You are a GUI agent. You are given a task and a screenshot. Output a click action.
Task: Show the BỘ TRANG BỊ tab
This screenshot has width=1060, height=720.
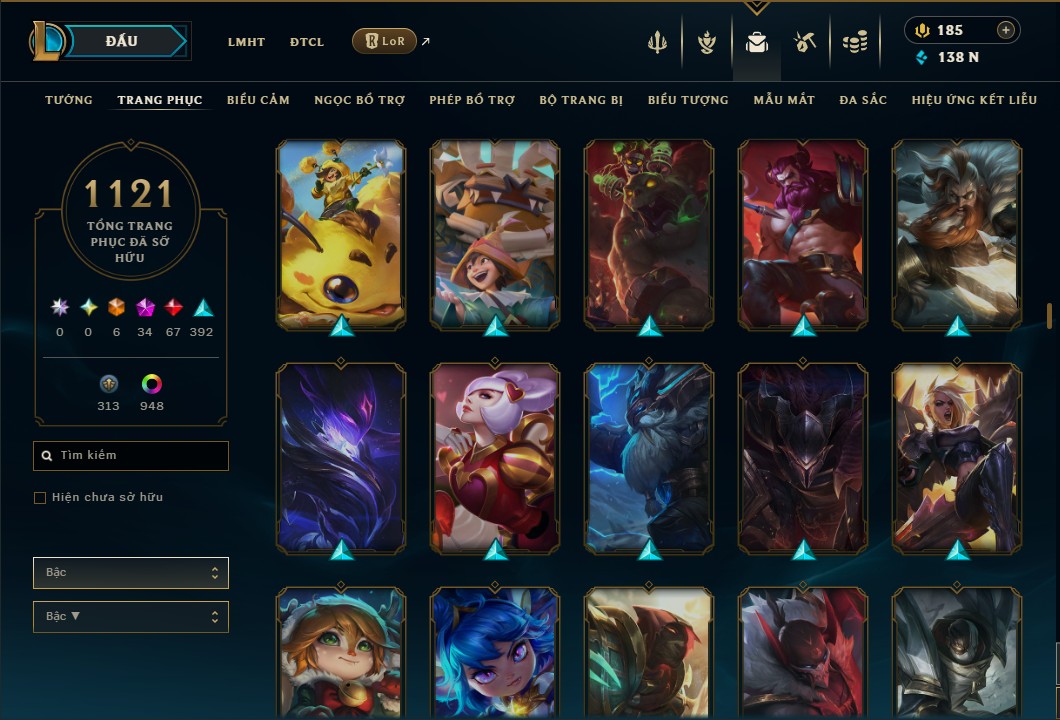click(581, 100)
